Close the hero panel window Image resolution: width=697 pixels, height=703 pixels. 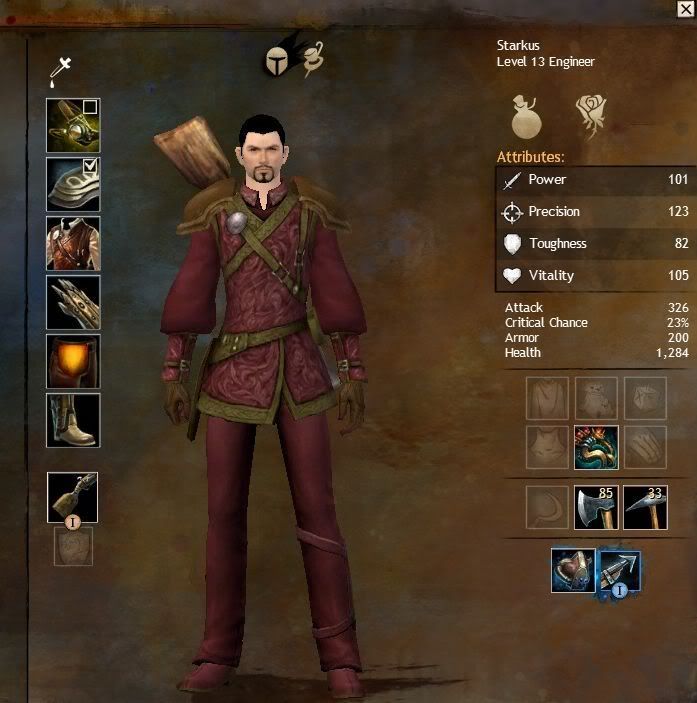pos(684,9)
